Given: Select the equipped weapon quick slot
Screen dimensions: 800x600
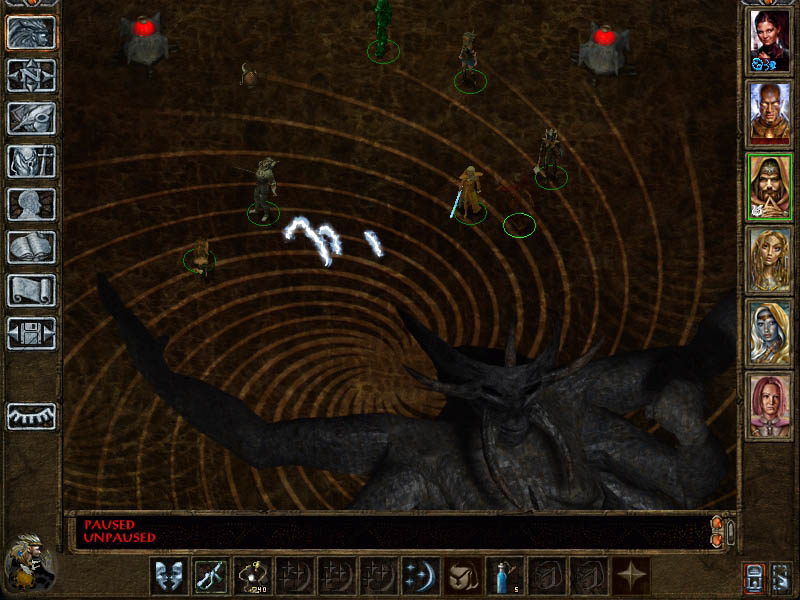Looking at the screenshot, I should point(208,575).
